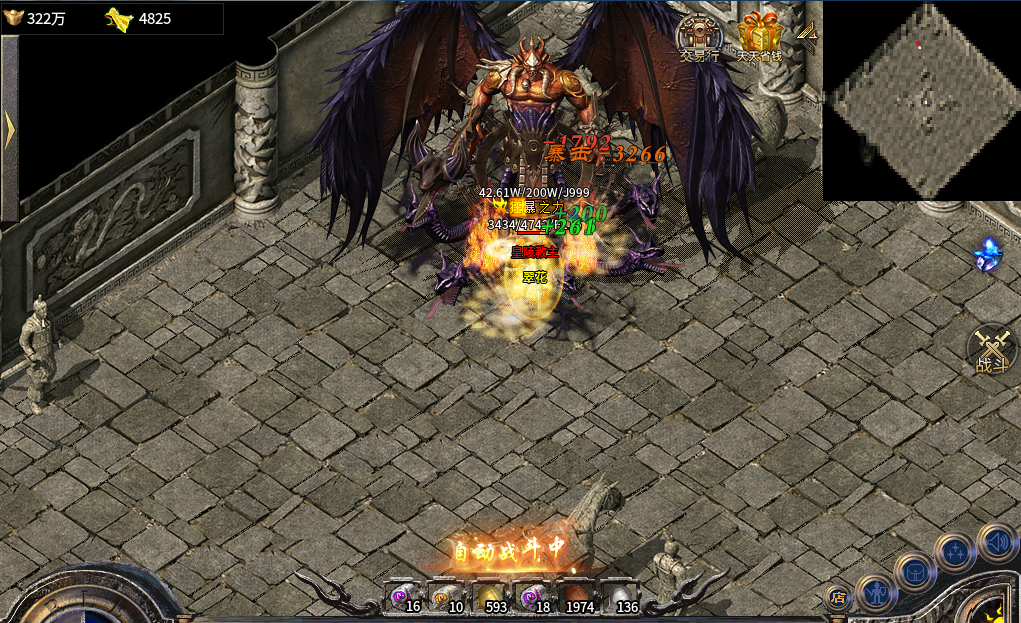The width and height of the screenshot is (1021, 623).
Task: Click the minimap
Action: pyautogui.click(x=921, y=100)
